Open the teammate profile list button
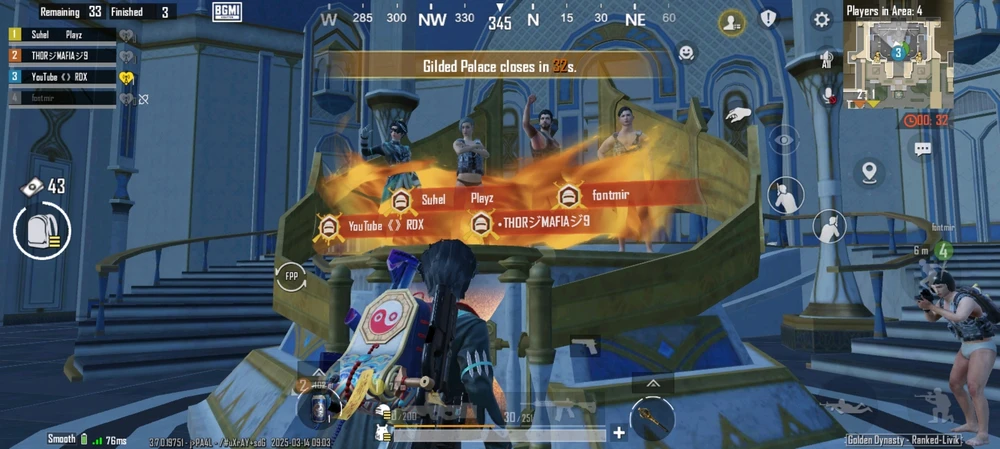The height and width of the screenshot is (449, 1000). [x=732, y=21]
